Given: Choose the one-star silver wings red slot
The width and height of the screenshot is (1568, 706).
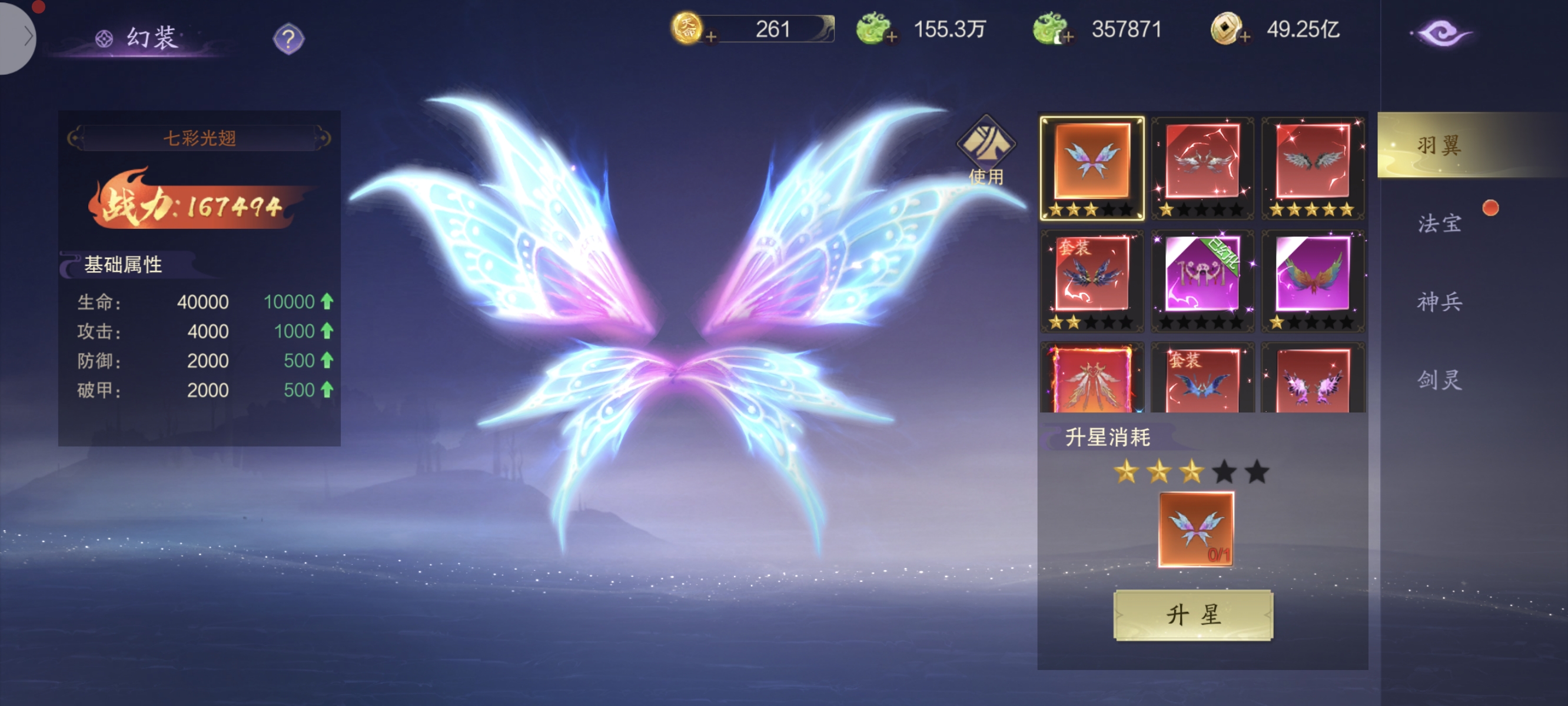Looking at the screenshot, I should [x=1202, y=167].
